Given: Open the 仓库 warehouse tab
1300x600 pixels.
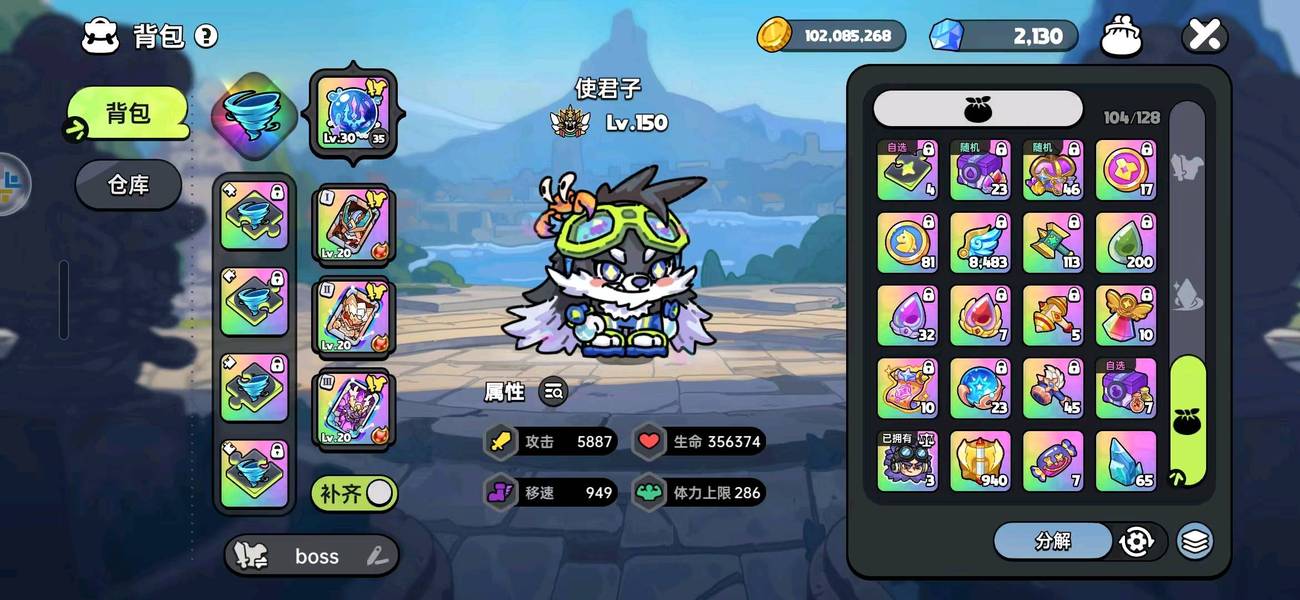Looking at the screenshot, I should point(128,185).
